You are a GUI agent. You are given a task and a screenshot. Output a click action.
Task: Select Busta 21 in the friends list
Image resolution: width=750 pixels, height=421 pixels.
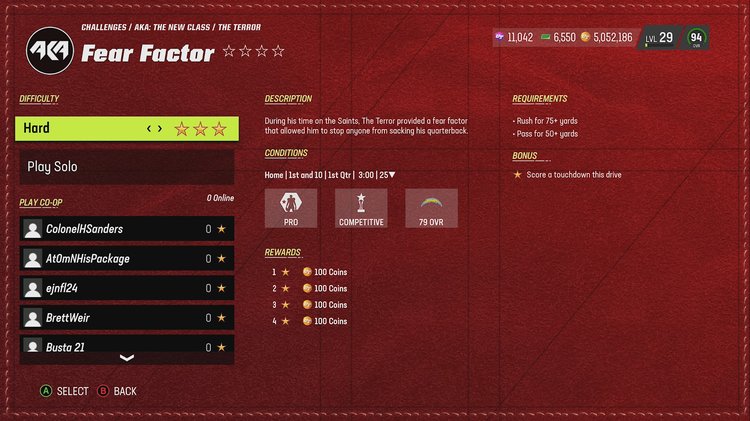[x=127, y=346]
